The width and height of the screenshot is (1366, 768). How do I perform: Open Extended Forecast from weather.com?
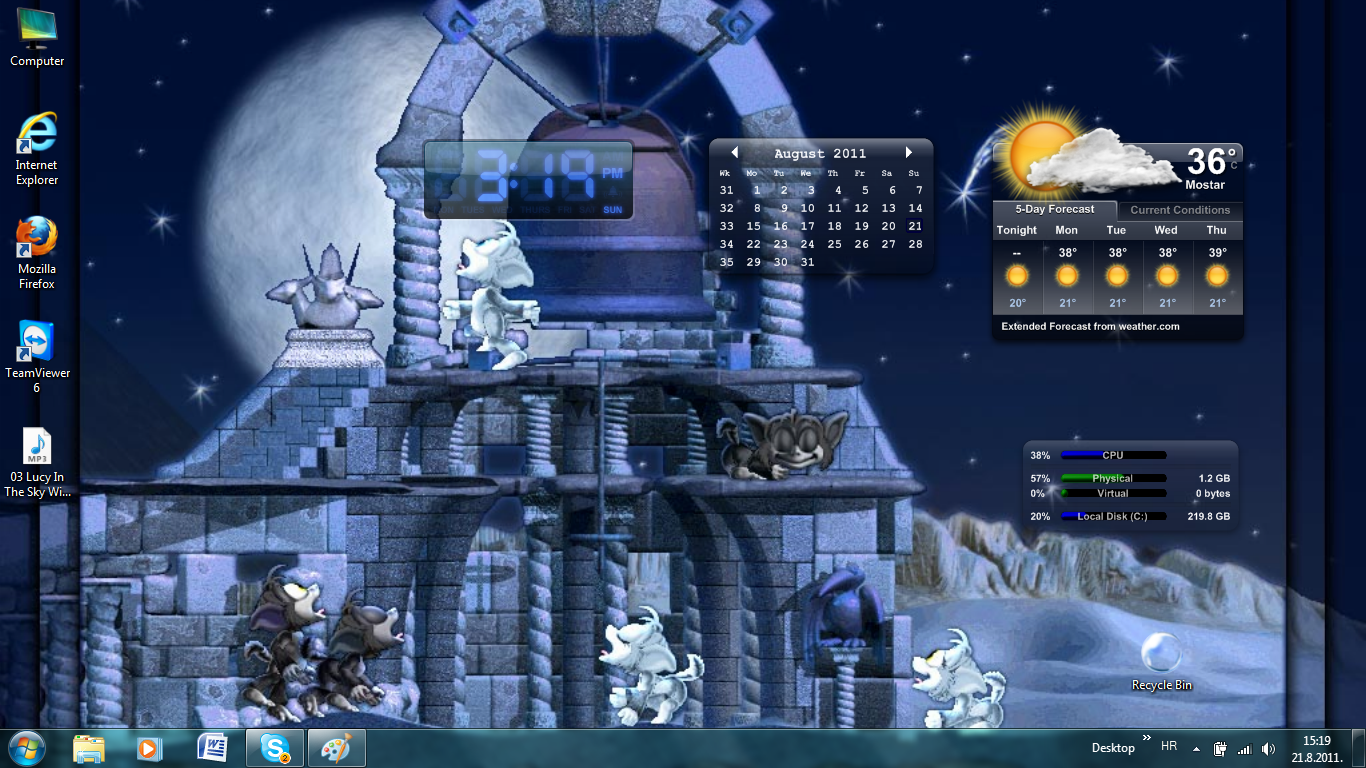click(x=1090, y=326)
